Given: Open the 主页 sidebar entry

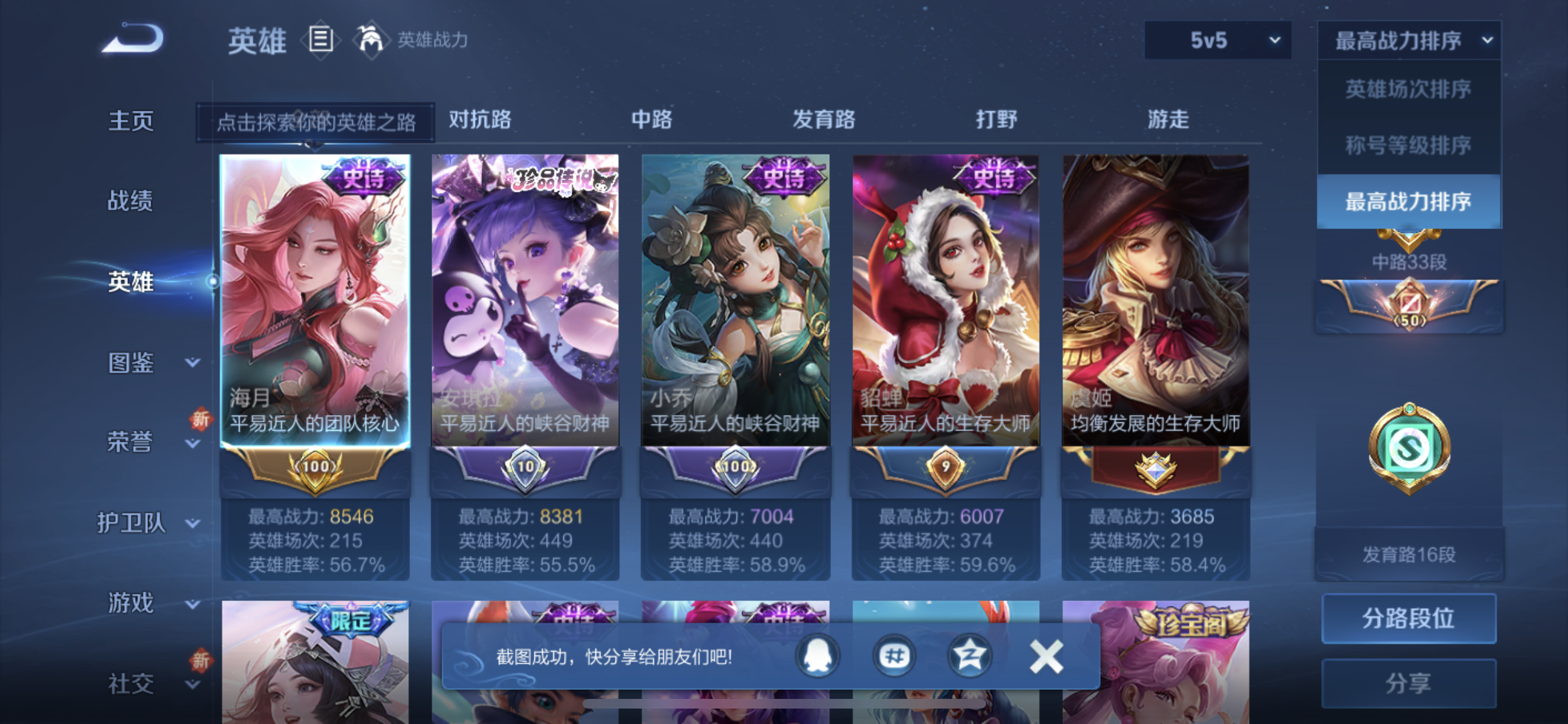Looking at the screenshot, I should click(131, 121).
